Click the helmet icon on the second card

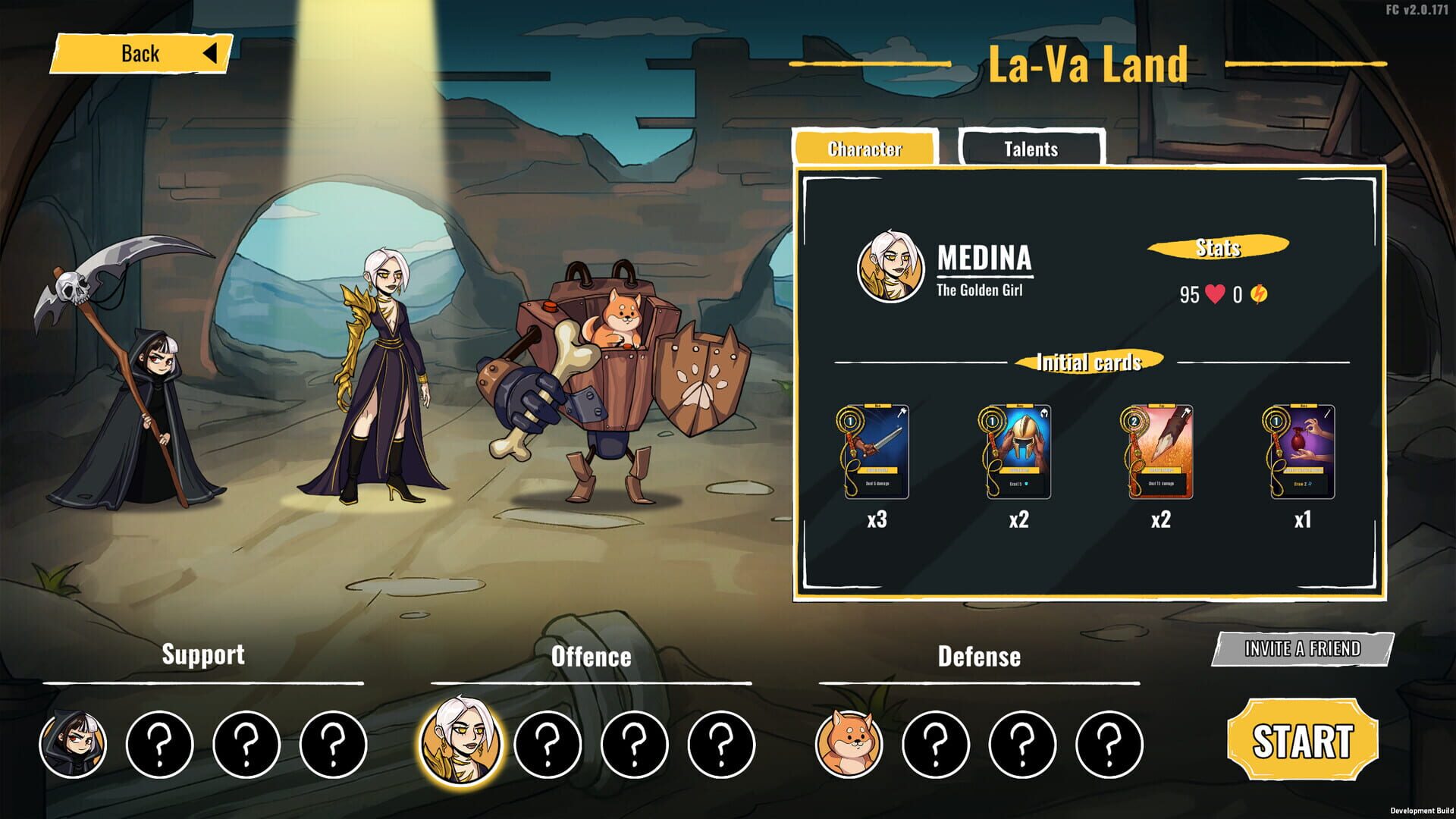(x=1046, y=410)
